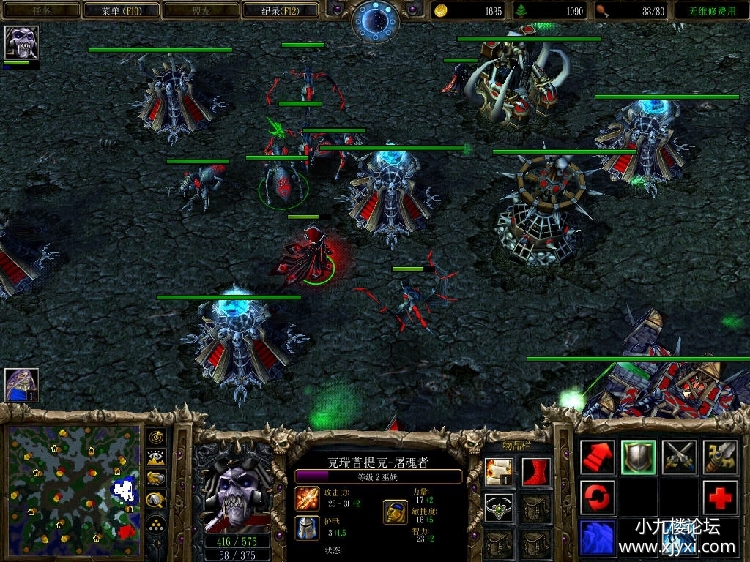Open the 任务 quests menu

41,10
